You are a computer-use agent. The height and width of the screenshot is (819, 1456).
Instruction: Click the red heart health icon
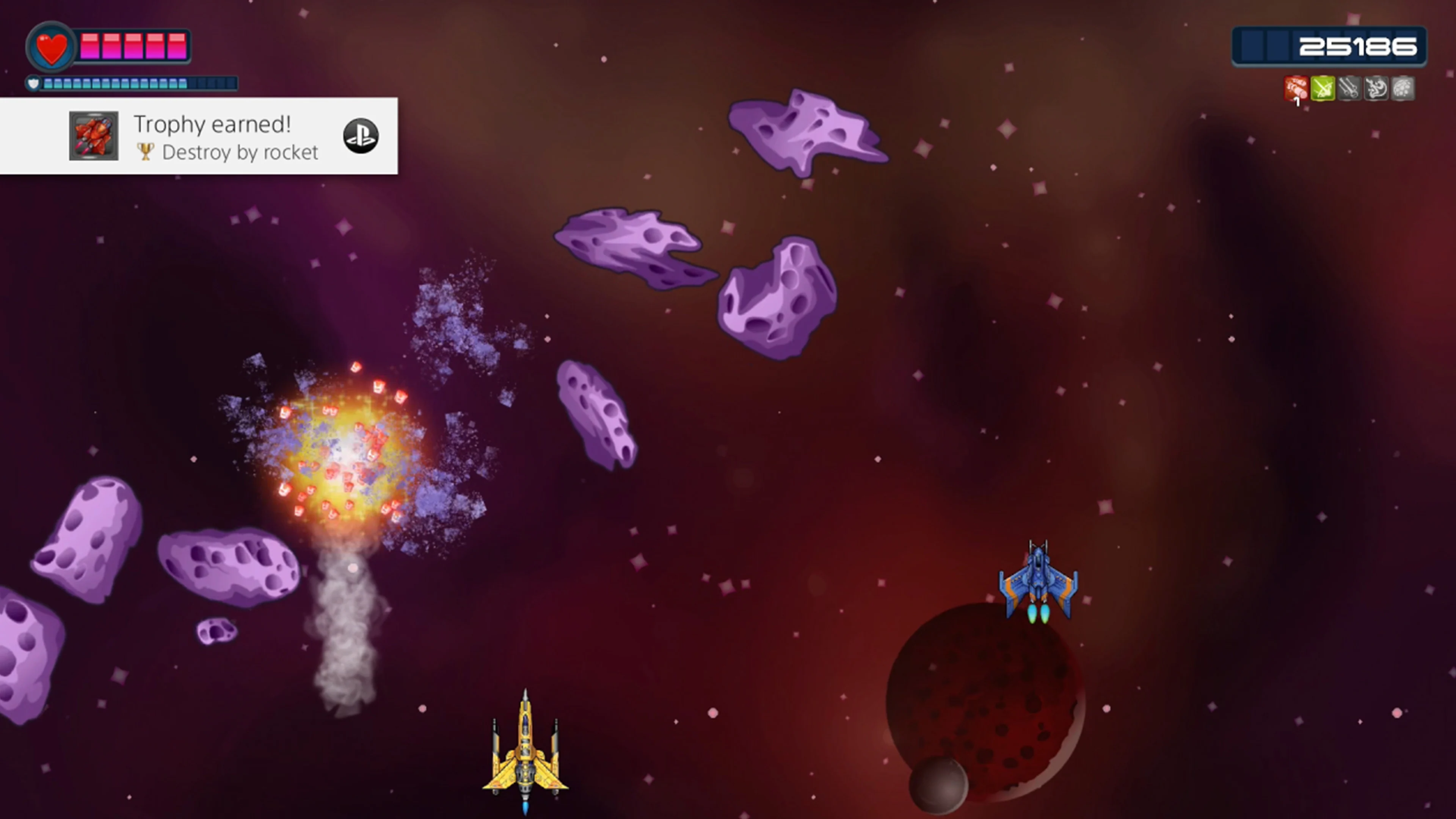pyautogui.click(x=51, y=46)
